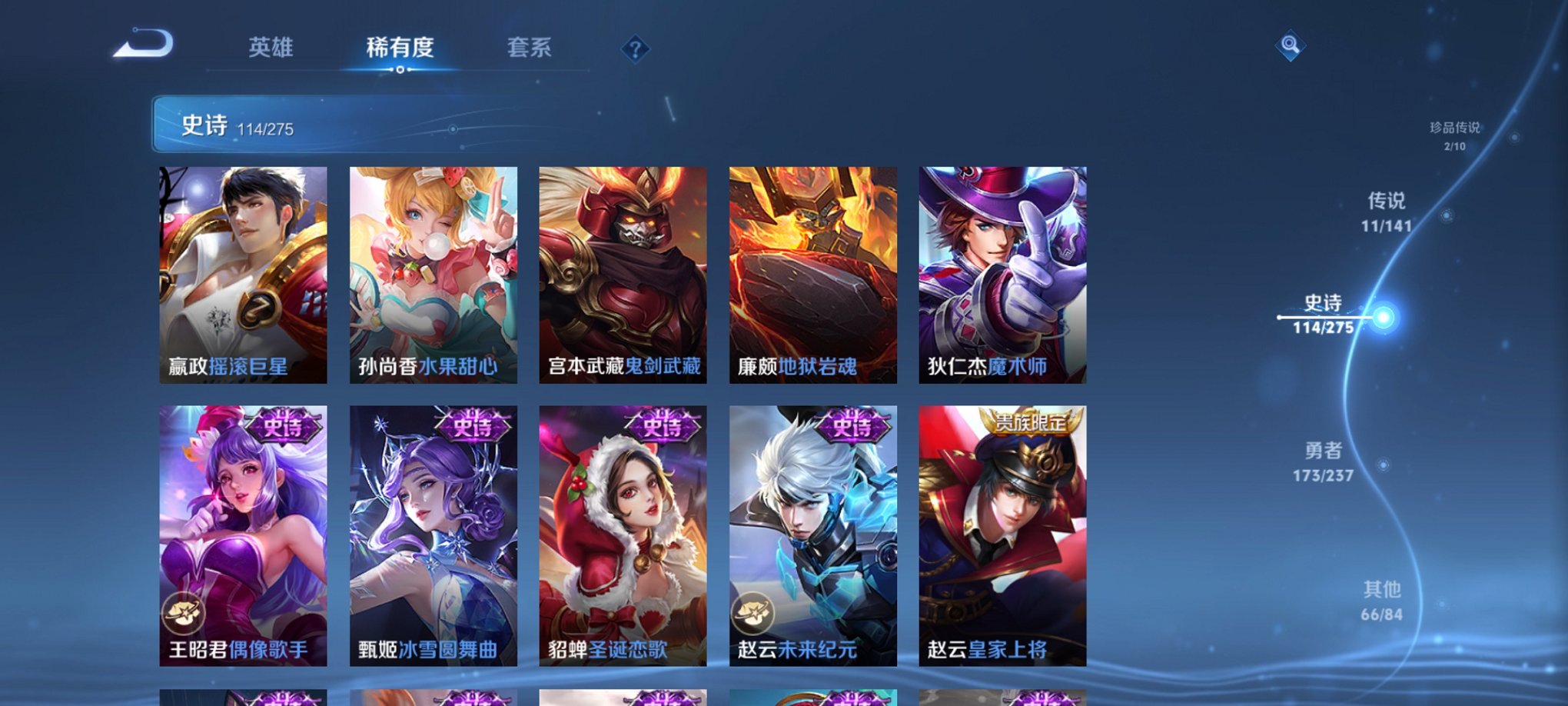This screenshot has height=706, width=1568.
Task: Open help via the question mark icon
Action: point(634,50)
